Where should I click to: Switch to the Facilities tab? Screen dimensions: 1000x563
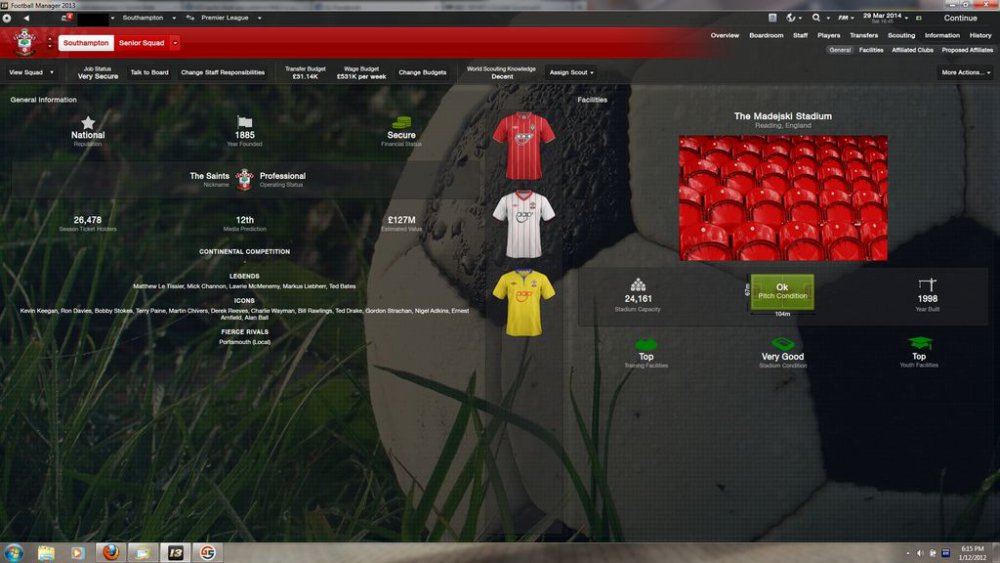coord(870,50)
